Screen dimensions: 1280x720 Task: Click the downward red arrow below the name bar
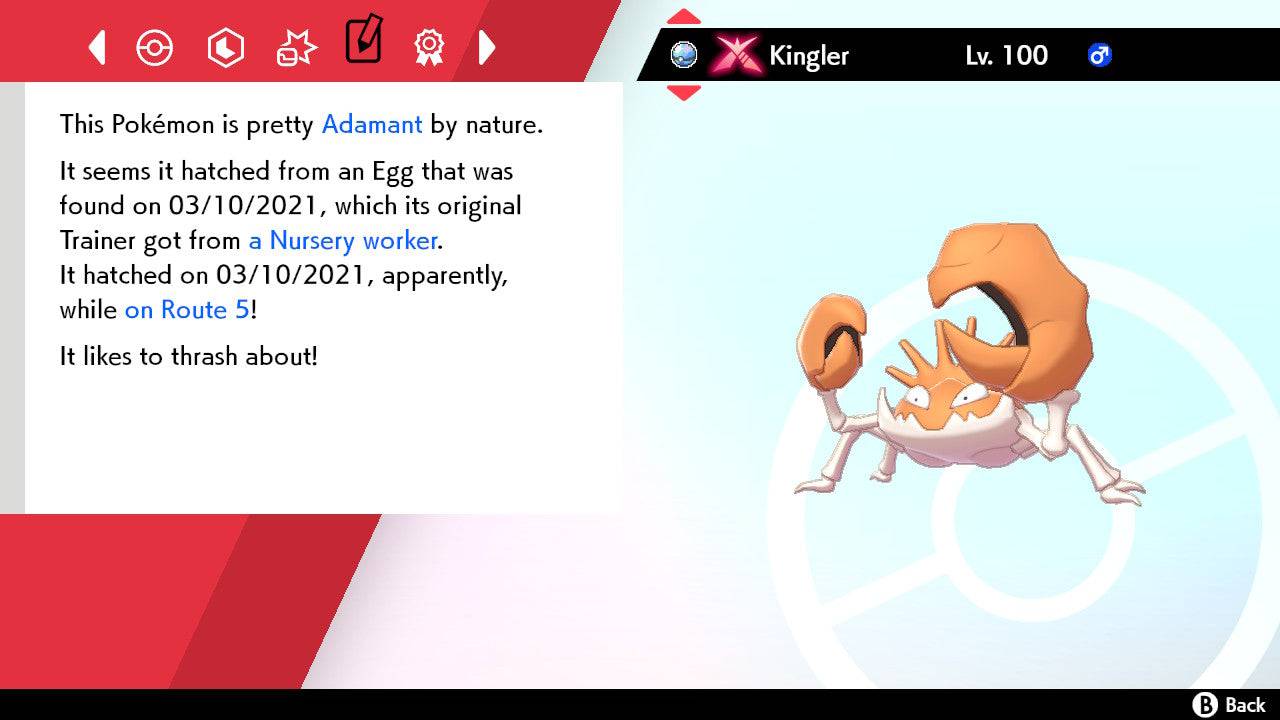click(684, 92)
